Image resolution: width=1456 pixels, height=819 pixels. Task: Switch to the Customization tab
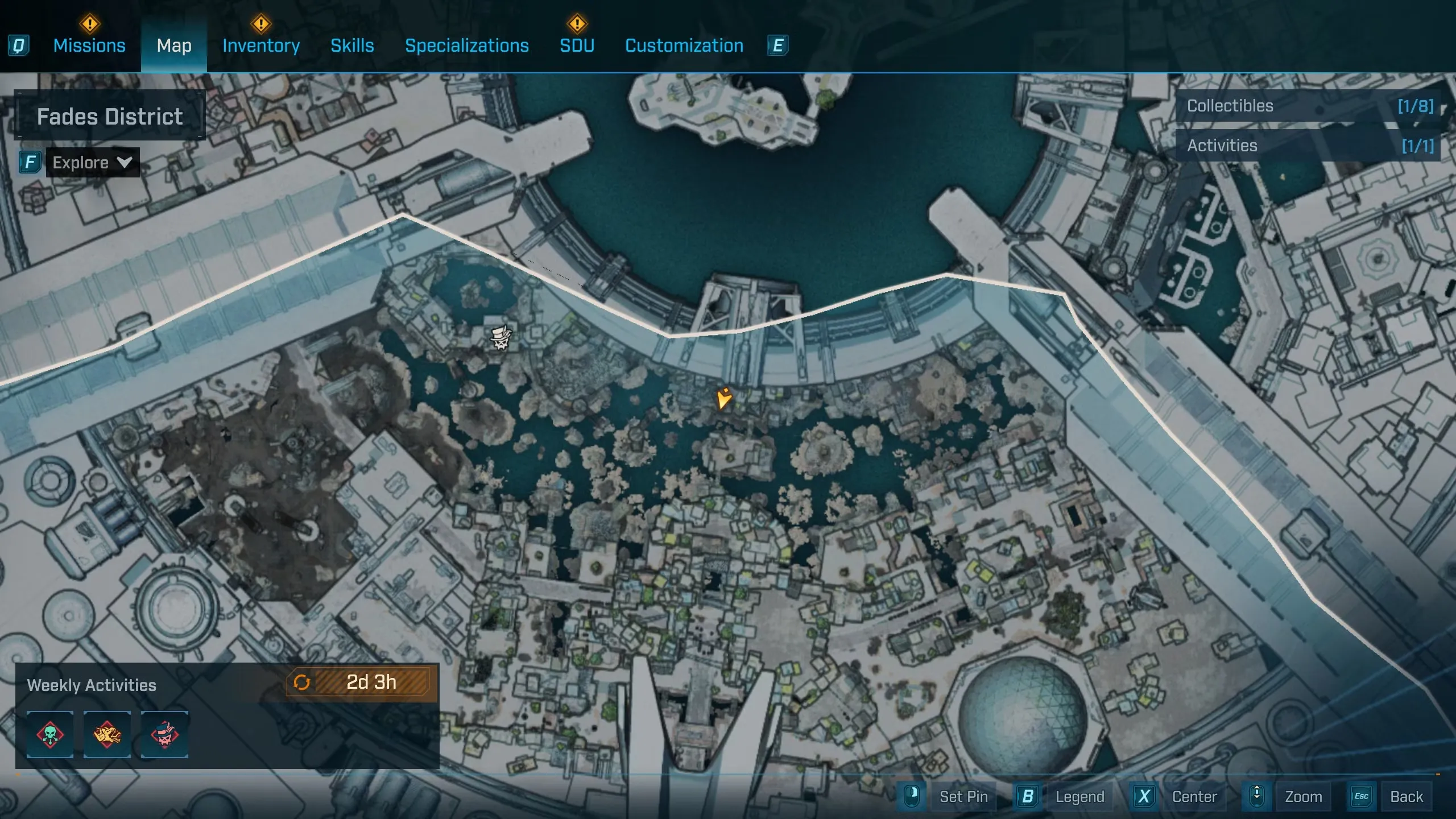pyautogui.click(x=684, y=45)
